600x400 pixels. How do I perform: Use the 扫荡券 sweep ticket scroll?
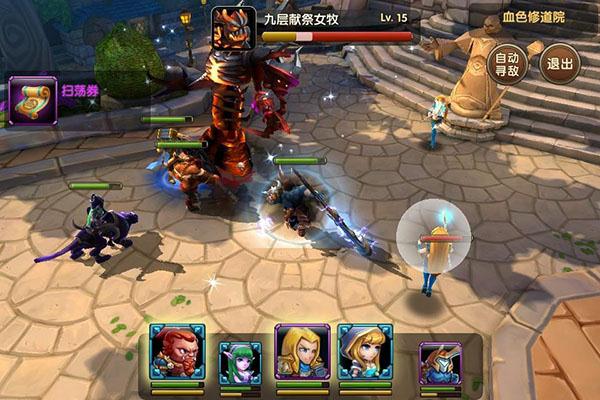[x=32, y=100]
